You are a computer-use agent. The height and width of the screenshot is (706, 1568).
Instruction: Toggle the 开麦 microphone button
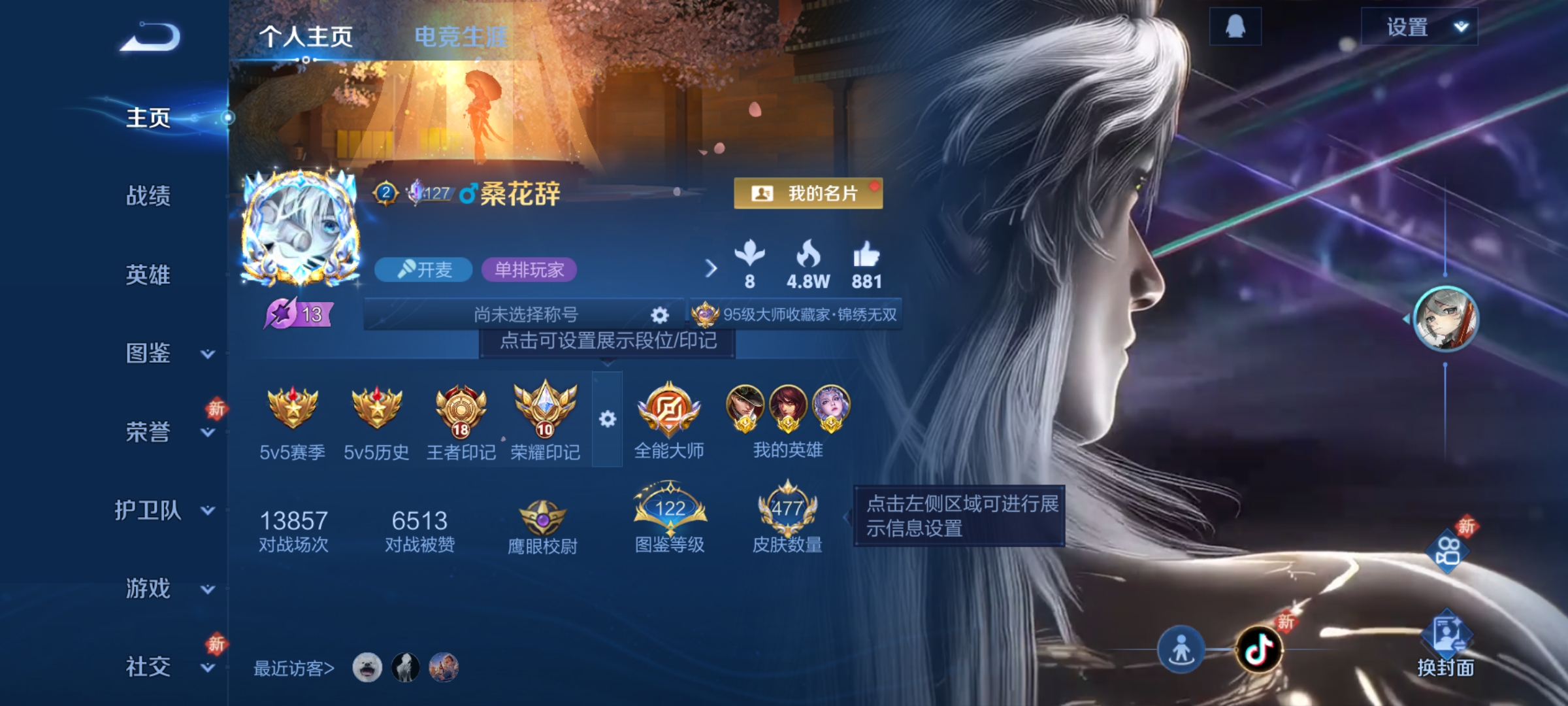tap(423, 269)
